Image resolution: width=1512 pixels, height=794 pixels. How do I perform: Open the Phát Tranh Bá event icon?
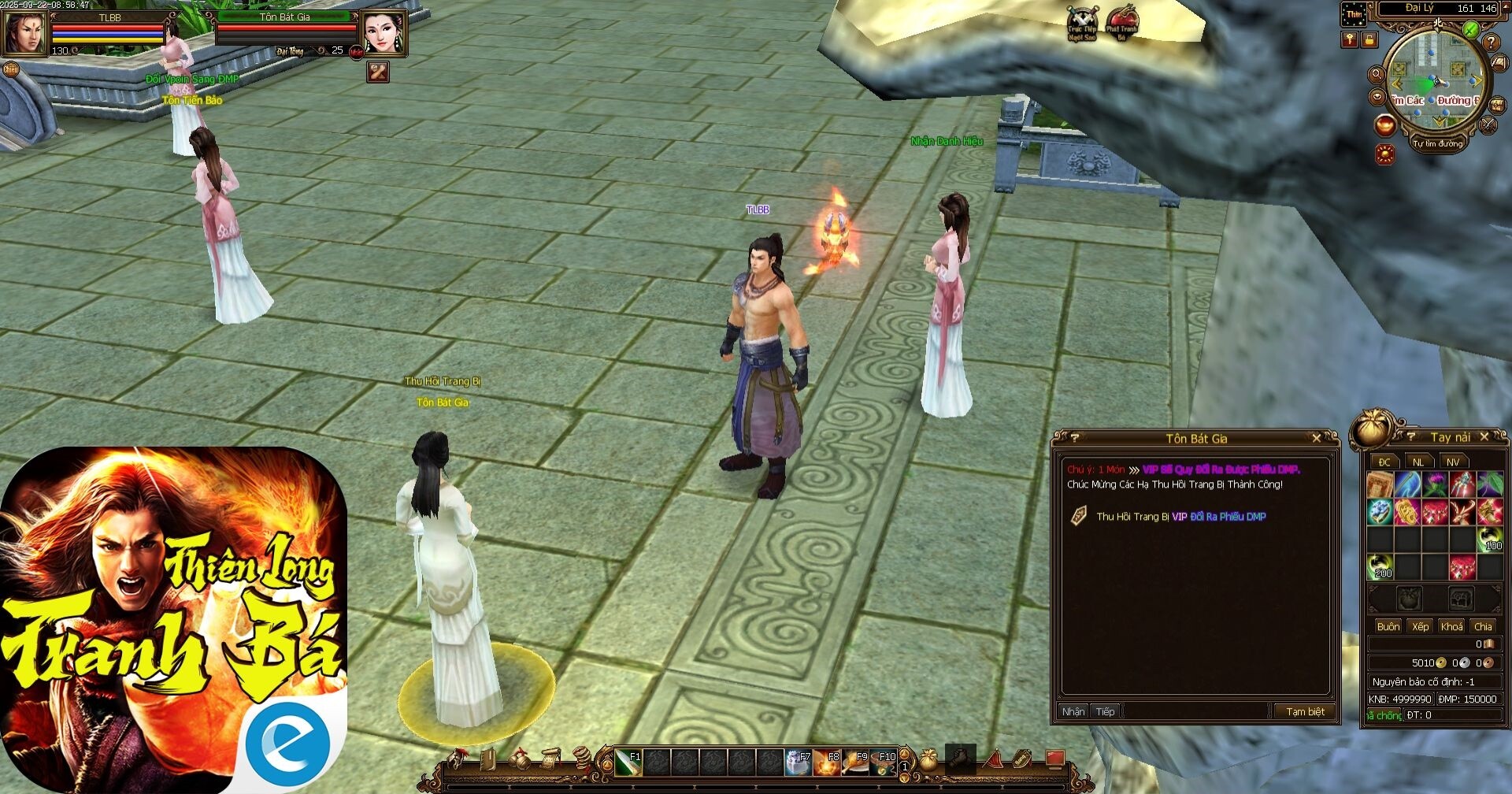click(1121, 24)
